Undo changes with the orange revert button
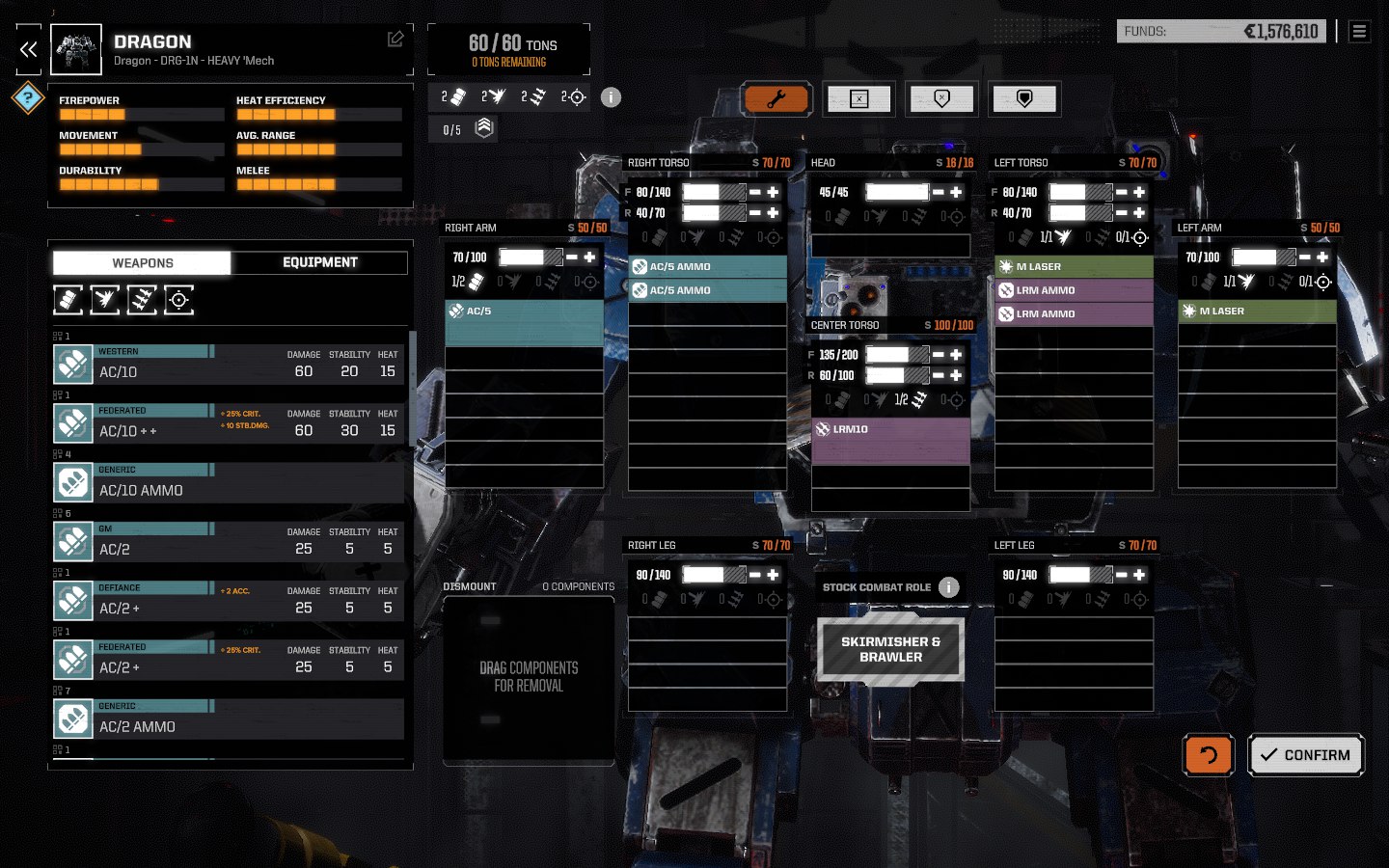Viewport: 1389px width, 868px height. 1208,755
